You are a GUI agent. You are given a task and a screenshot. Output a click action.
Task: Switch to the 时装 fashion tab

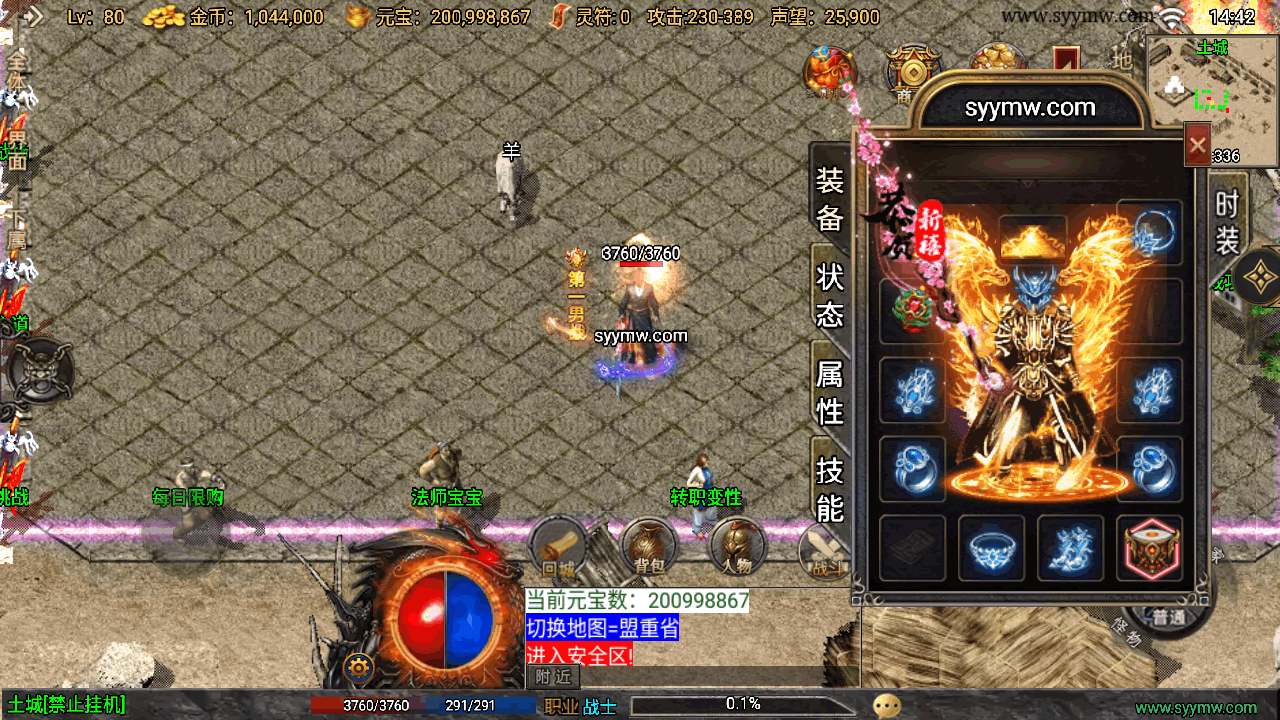1227,222
